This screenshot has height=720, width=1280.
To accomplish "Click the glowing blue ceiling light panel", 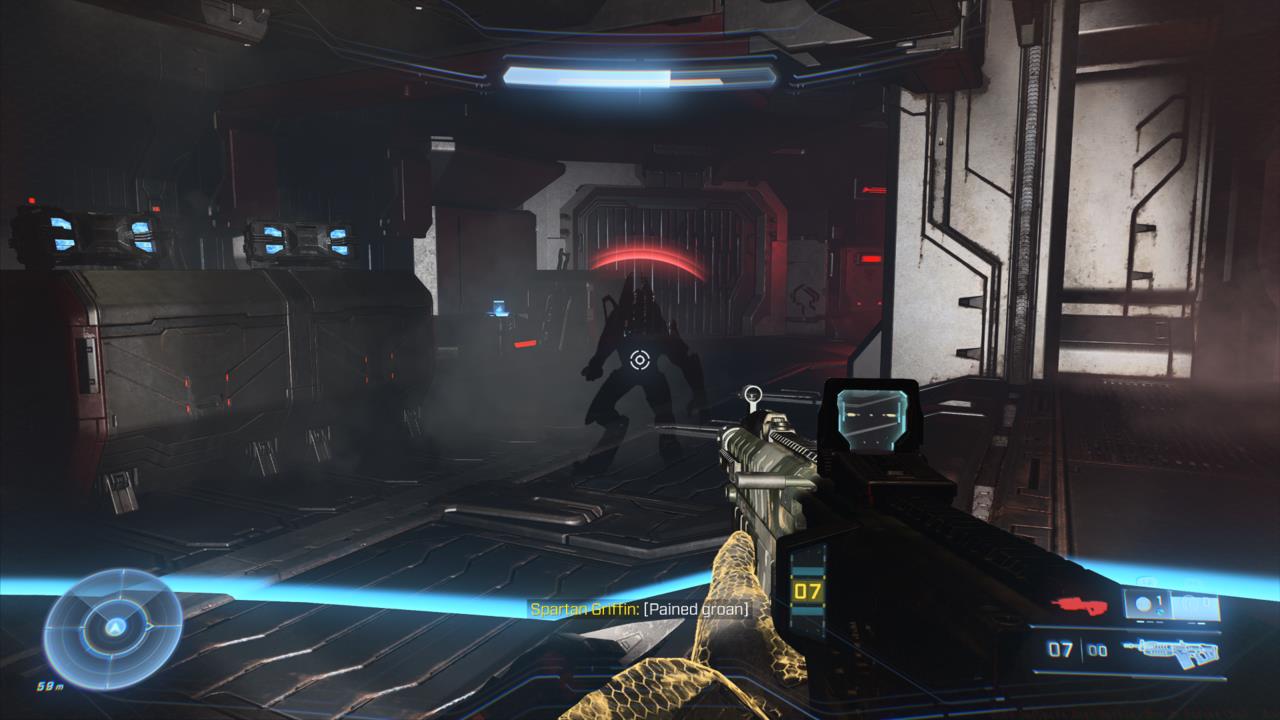I will coord(634,72).
